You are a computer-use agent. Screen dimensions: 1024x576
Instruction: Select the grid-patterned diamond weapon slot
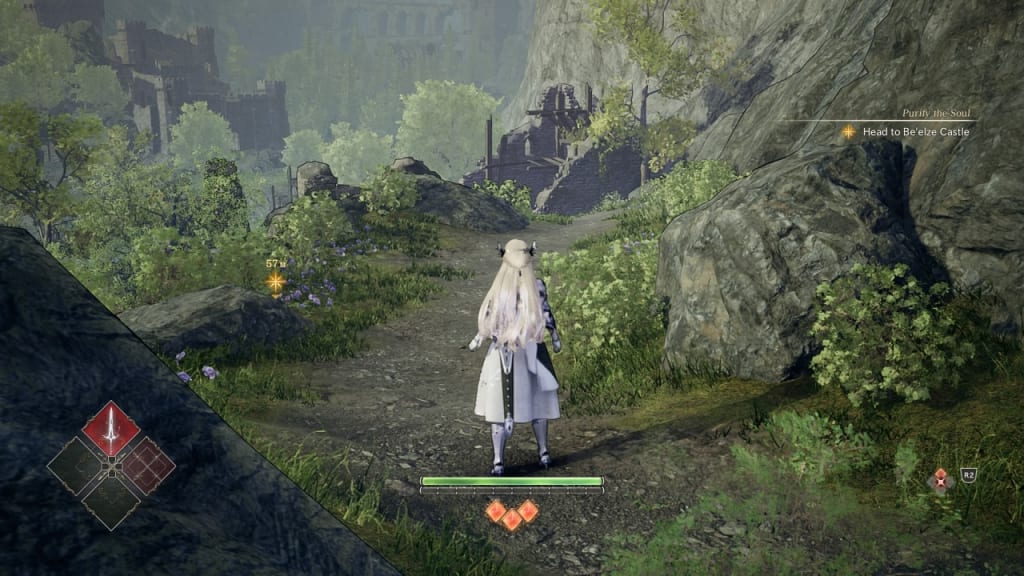coord(147,466)
